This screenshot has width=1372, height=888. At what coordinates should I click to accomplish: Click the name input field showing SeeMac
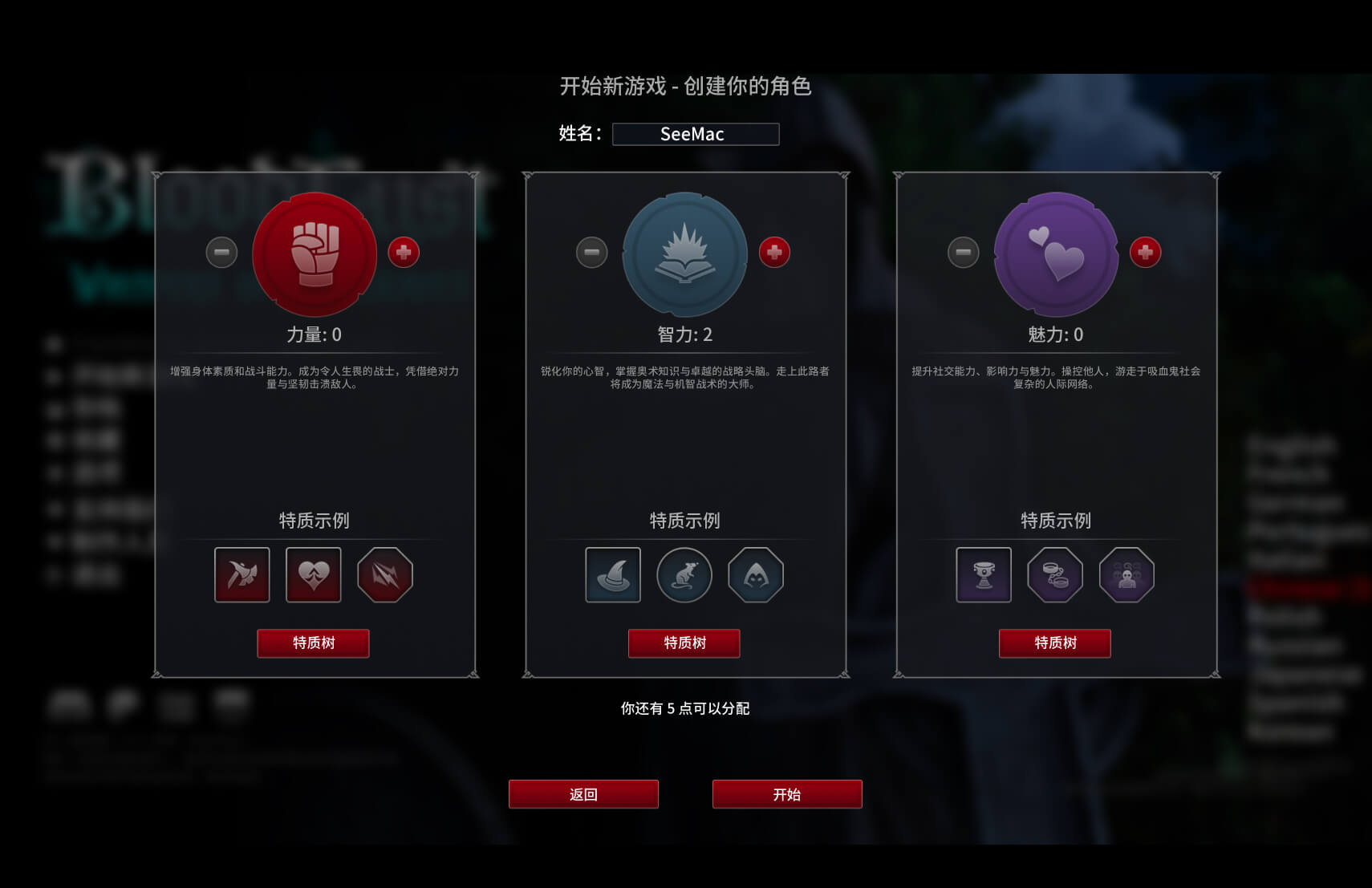click(x=695, y=134)
